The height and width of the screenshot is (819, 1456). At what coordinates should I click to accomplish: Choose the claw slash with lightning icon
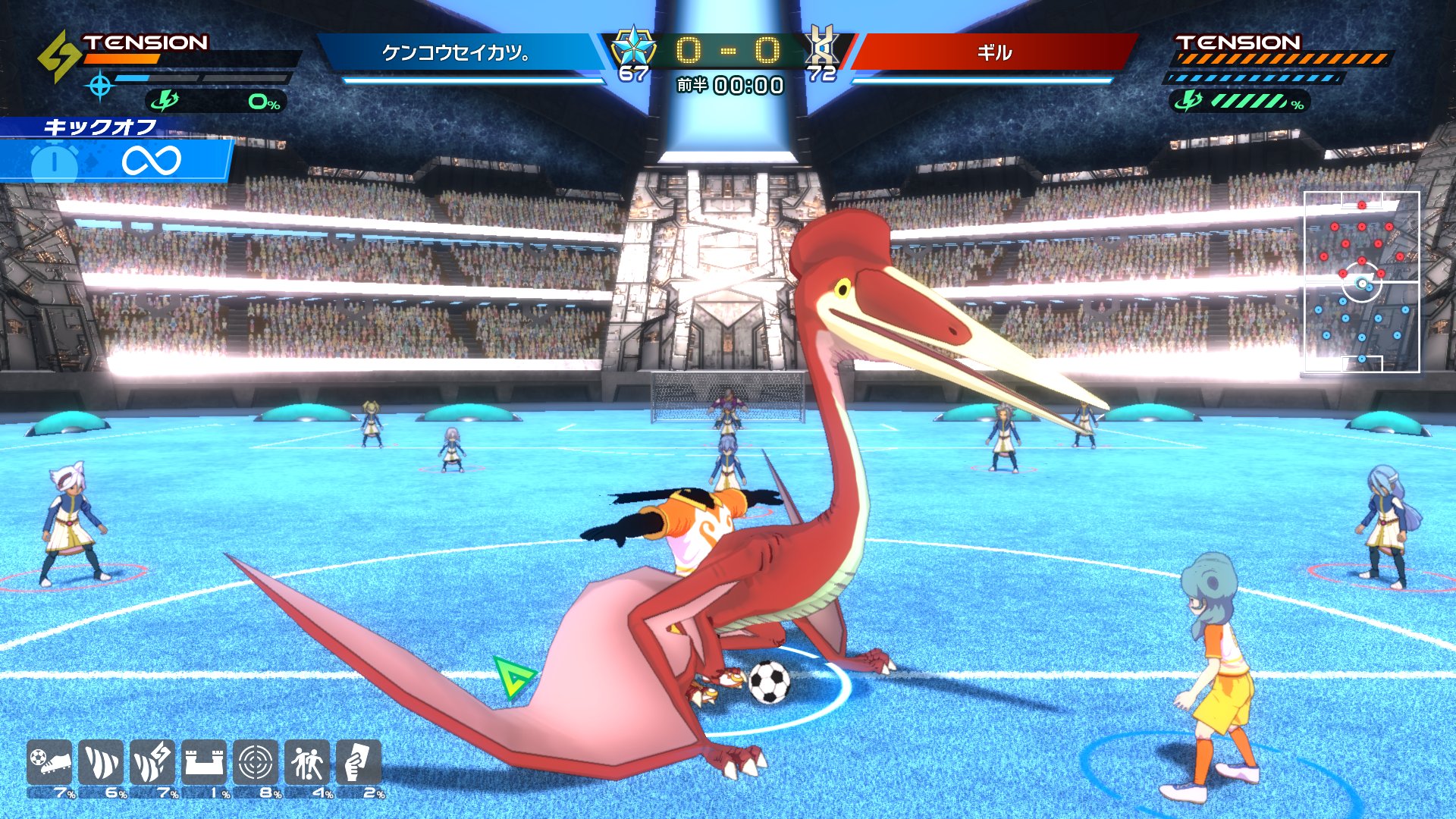click(152, 762)
